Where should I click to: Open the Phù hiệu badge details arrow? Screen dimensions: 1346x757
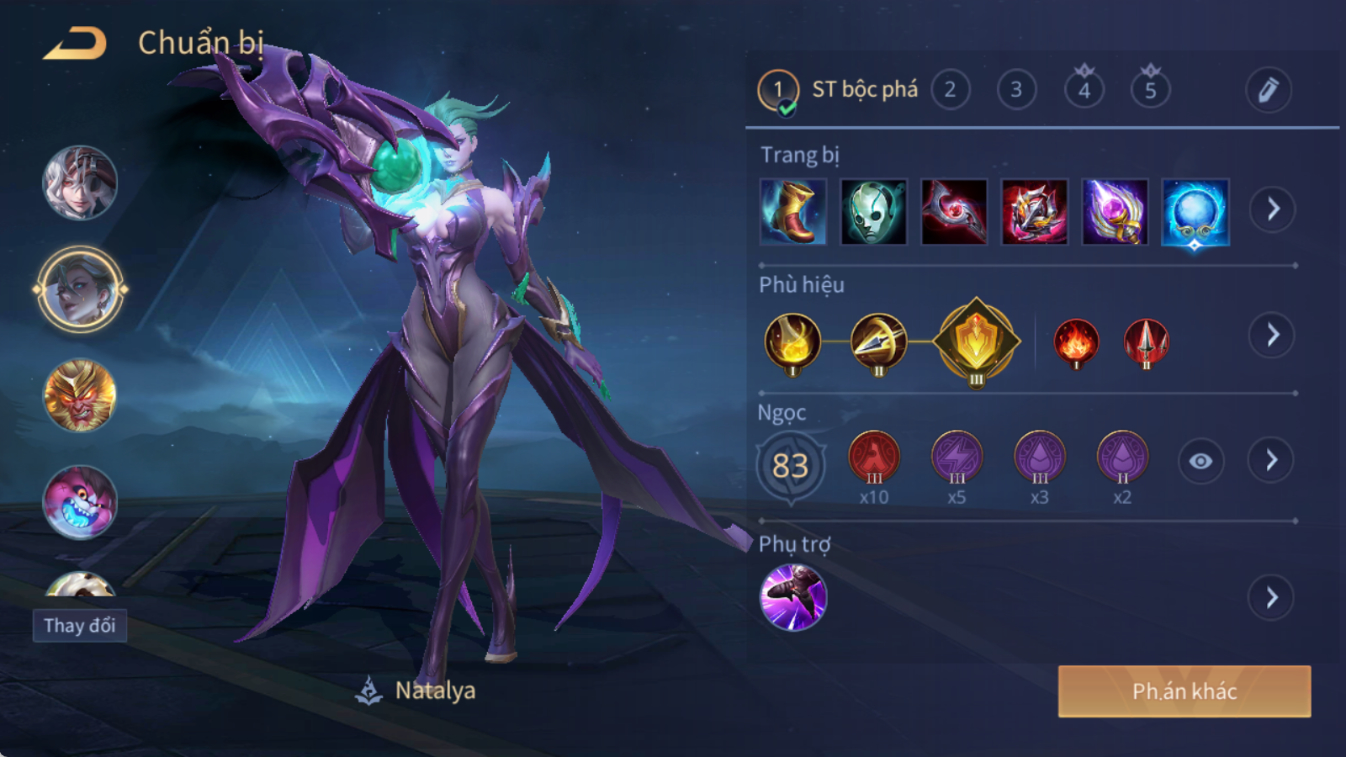click(1272, 335)
